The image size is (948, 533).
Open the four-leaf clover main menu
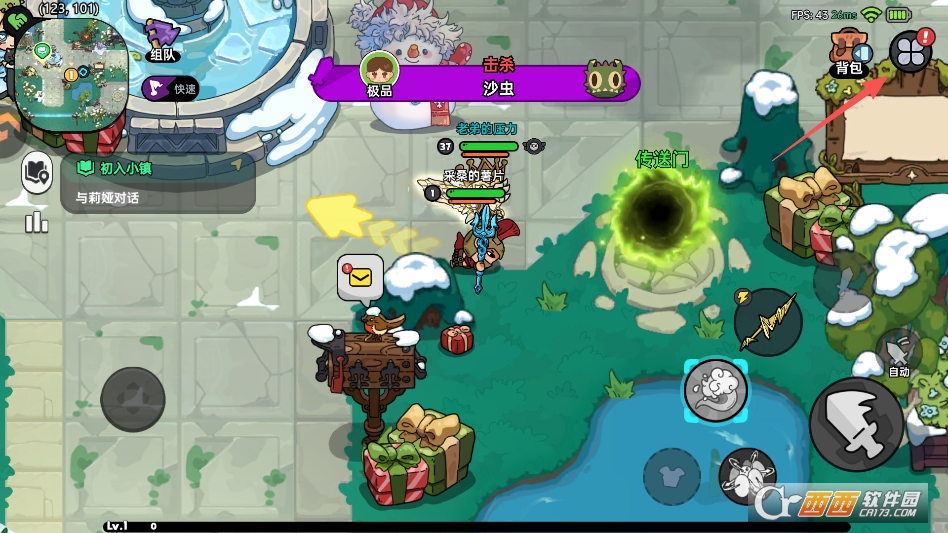(x=910, y=52)
